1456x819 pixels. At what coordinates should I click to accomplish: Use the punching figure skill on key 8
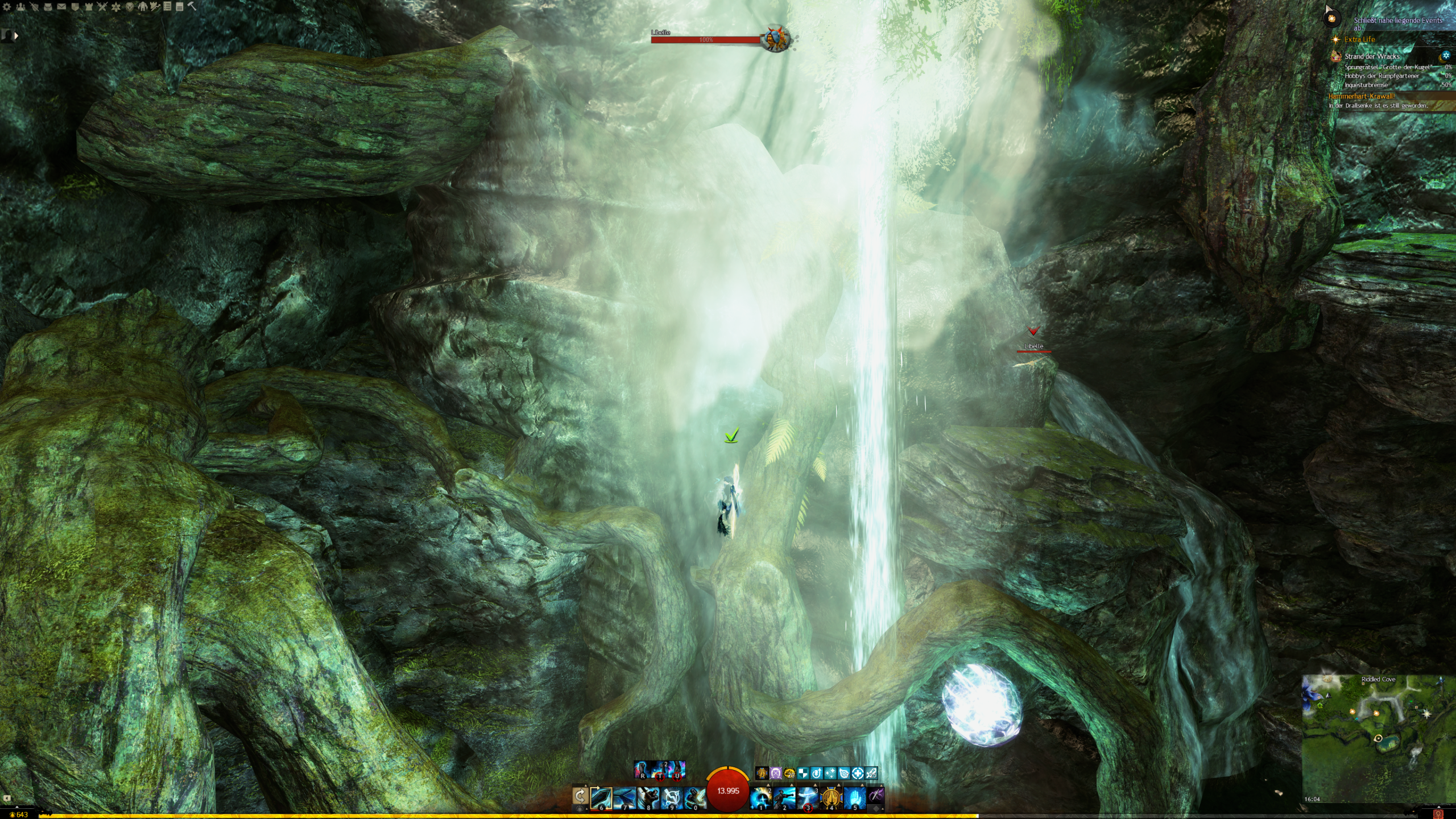[x=647, y=797]
